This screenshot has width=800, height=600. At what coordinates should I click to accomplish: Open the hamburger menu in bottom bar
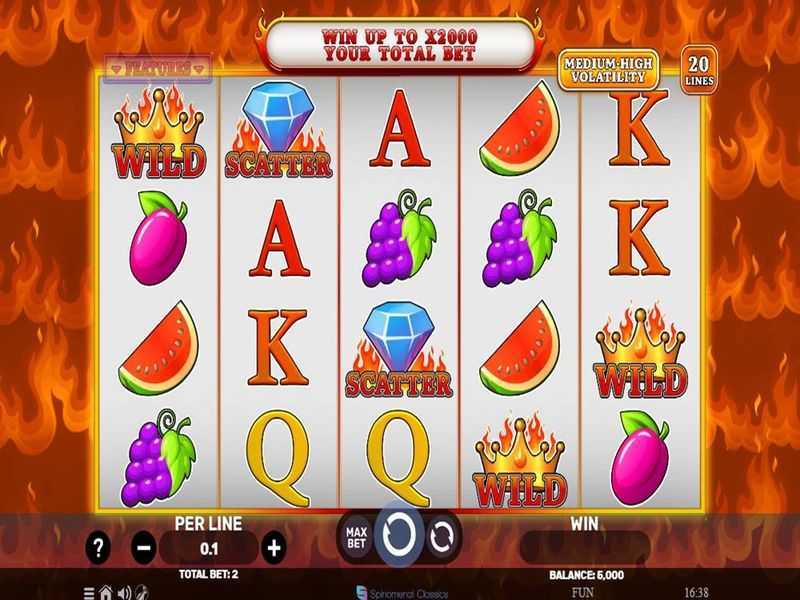[x=90, y=592]
